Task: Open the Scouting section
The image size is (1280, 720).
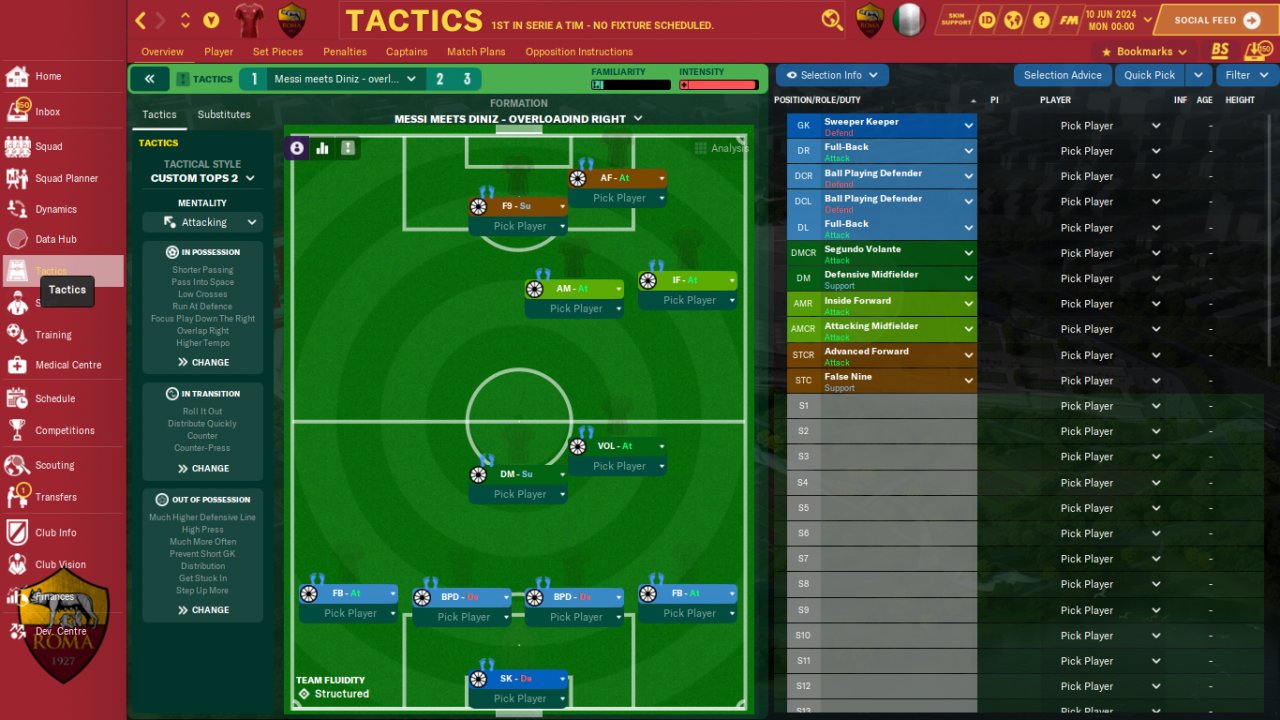Action: pos(54,465)
